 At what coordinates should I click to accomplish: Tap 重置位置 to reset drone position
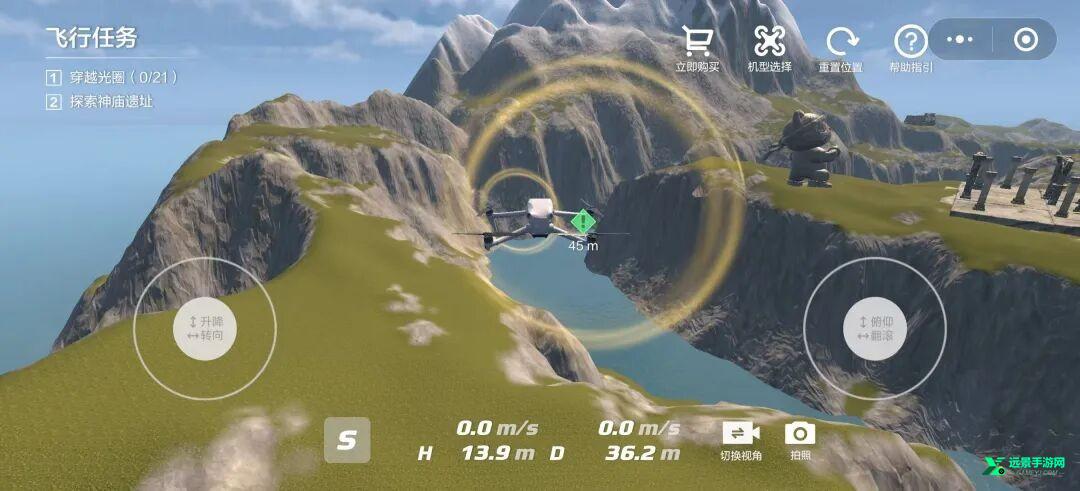tap(840, 46)
